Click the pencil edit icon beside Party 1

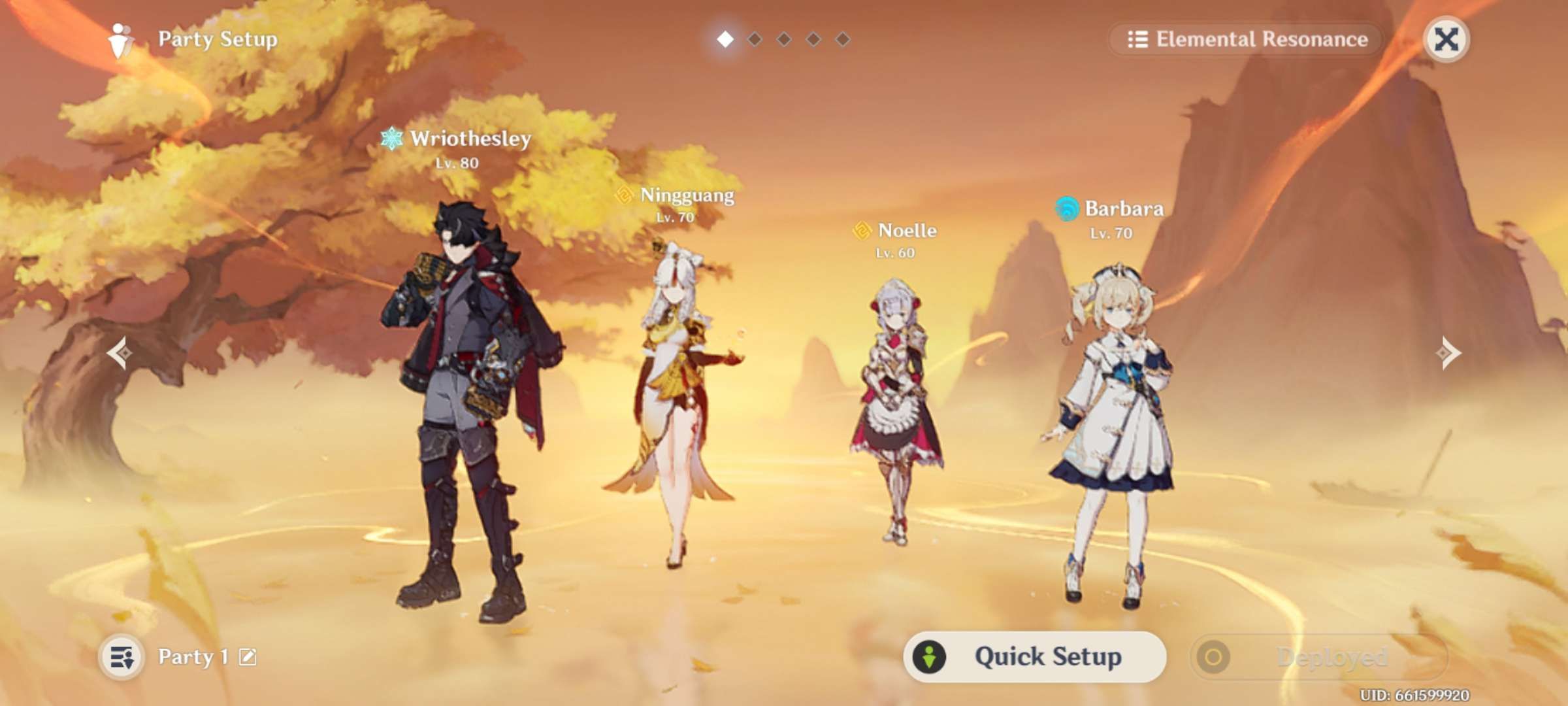coord(250,657)
